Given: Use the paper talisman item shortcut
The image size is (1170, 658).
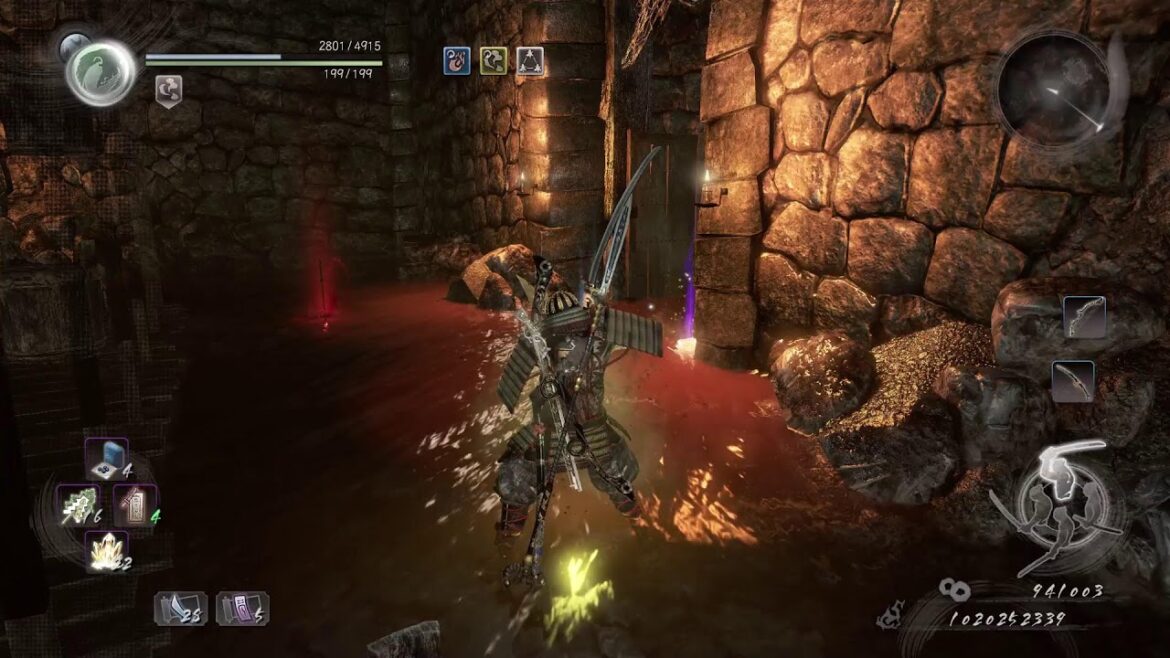Looking at the screenshot, I should pos(133,505).
